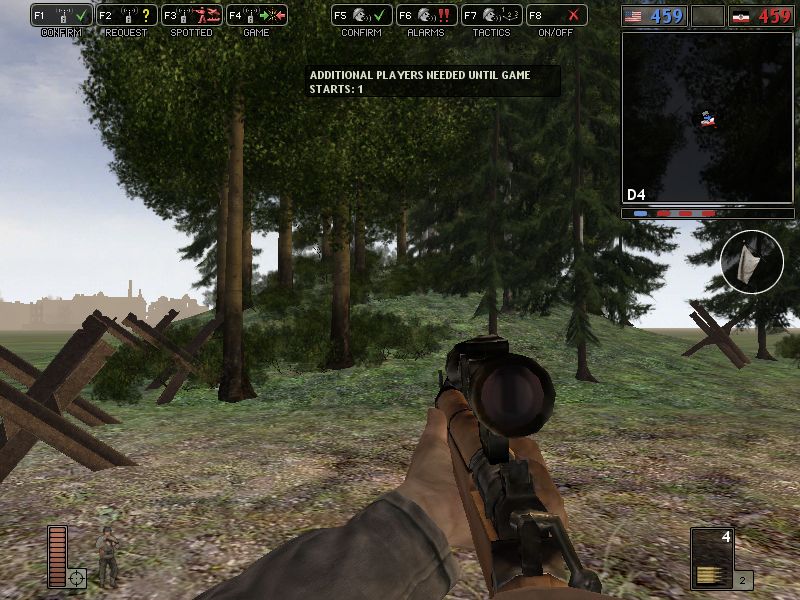This screenshot has height=600, width=800.
Task: Open the F5 Confirm radio menu
Action: pyautogui.click(x=361, y=16)
